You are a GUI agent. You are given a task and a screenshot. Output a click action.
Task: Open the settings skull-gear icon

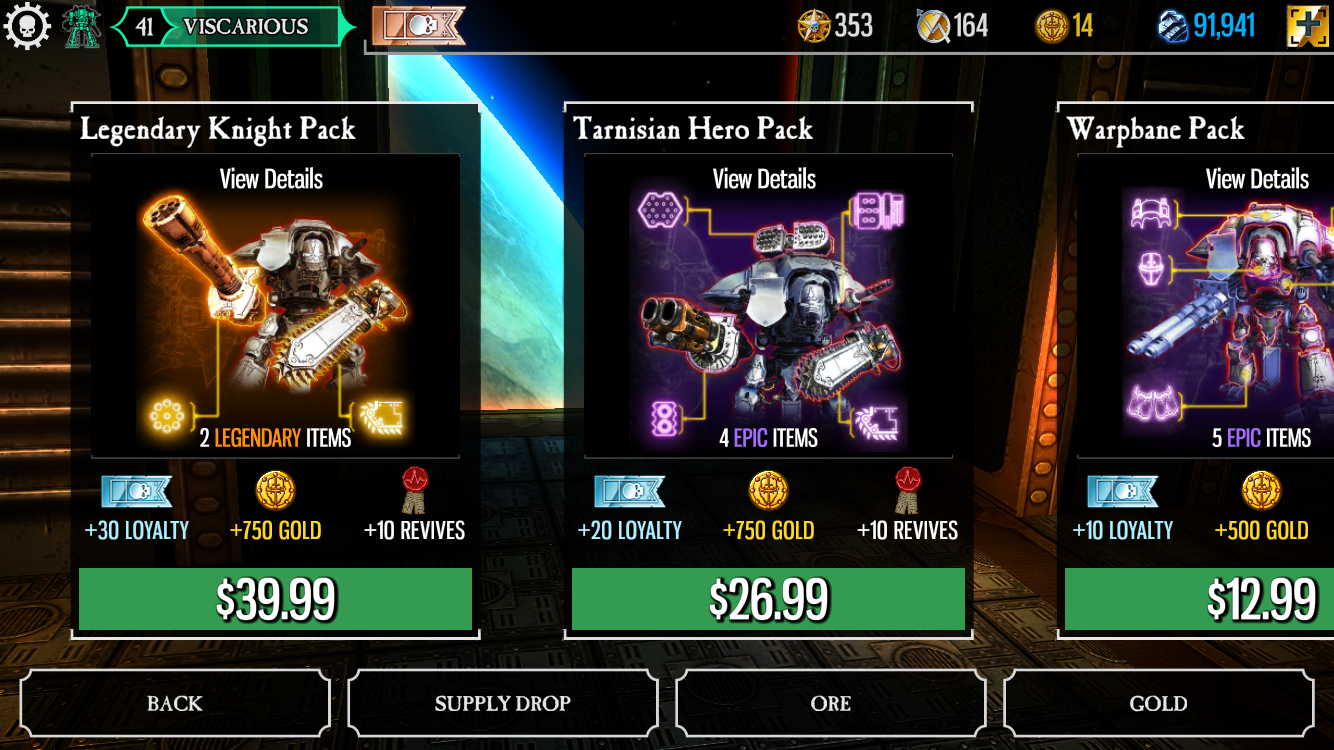[27, 25]
